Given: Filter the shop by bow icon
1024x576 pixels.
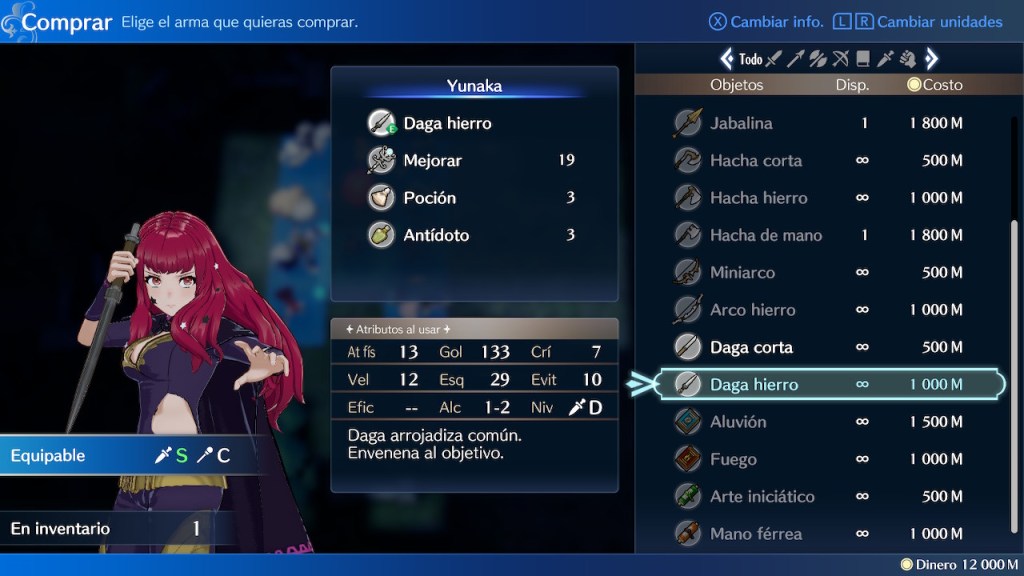Looking at the screenshot, I should [x=841, y=59].
